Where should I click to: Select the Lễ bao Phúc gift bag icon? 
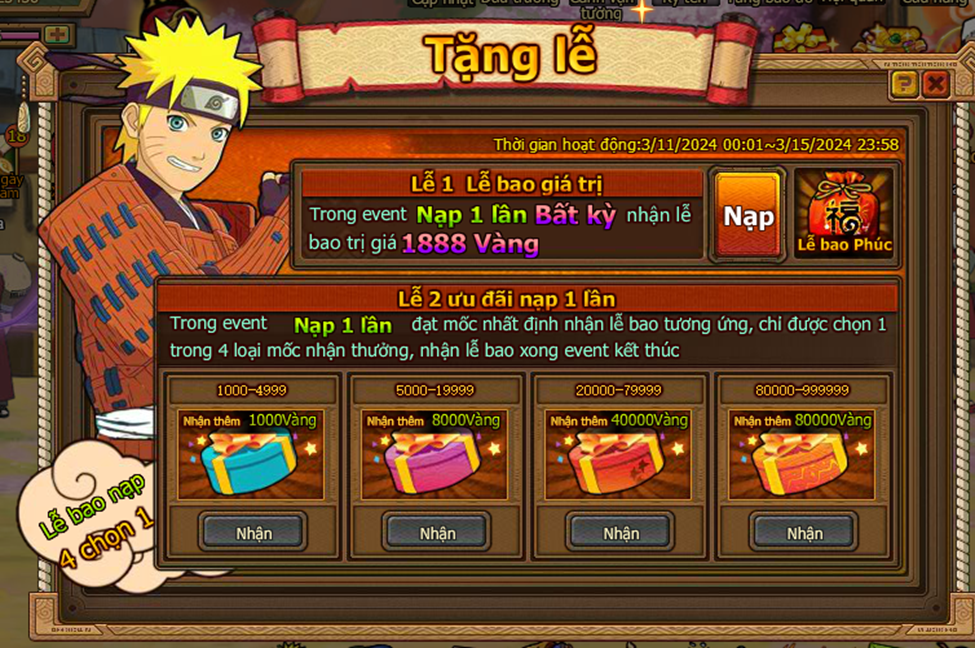click(x=844, y=214)
